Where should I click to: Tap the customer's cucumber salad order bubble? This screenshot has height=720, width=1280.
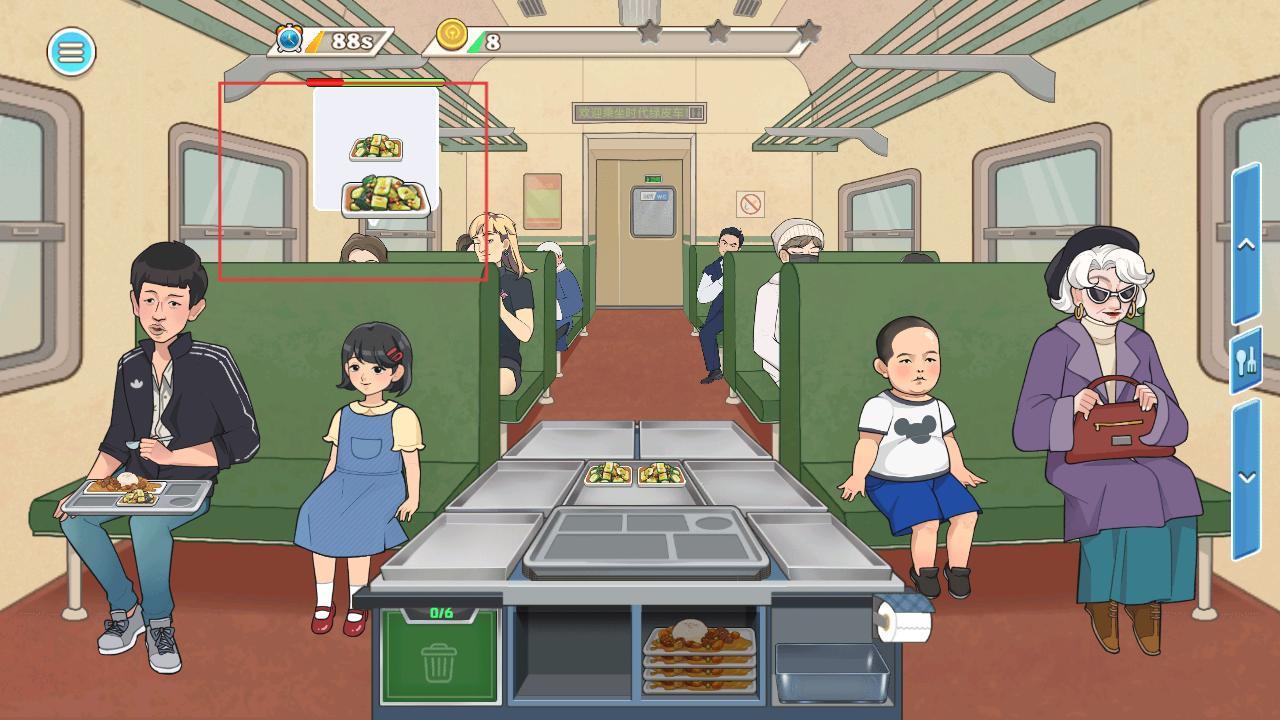click(376, 150)
